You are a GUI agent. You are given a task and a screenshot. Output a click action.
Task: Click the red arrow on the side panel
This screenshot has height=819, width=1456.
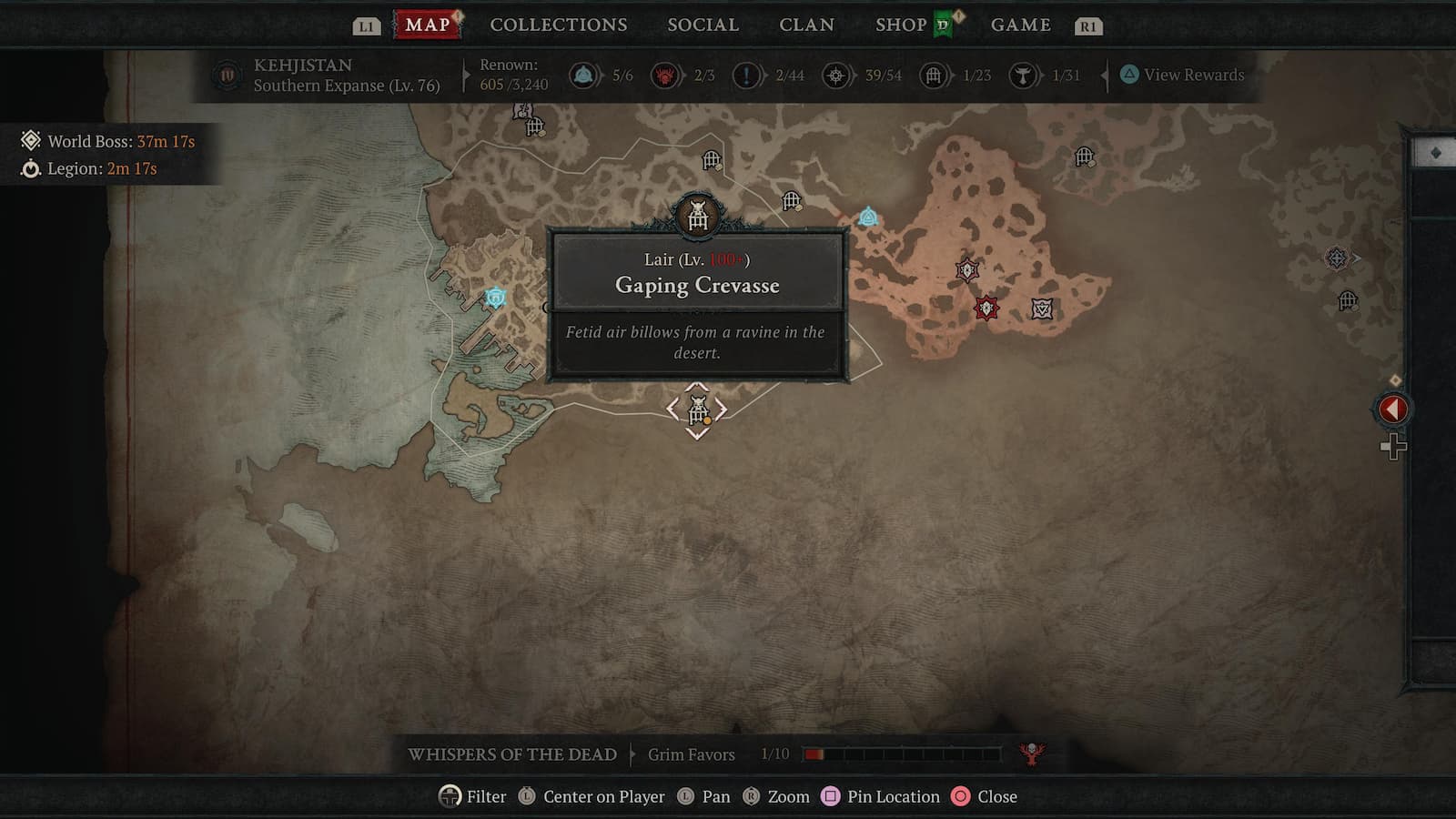pyautogui.click(x=1392, y=409)
